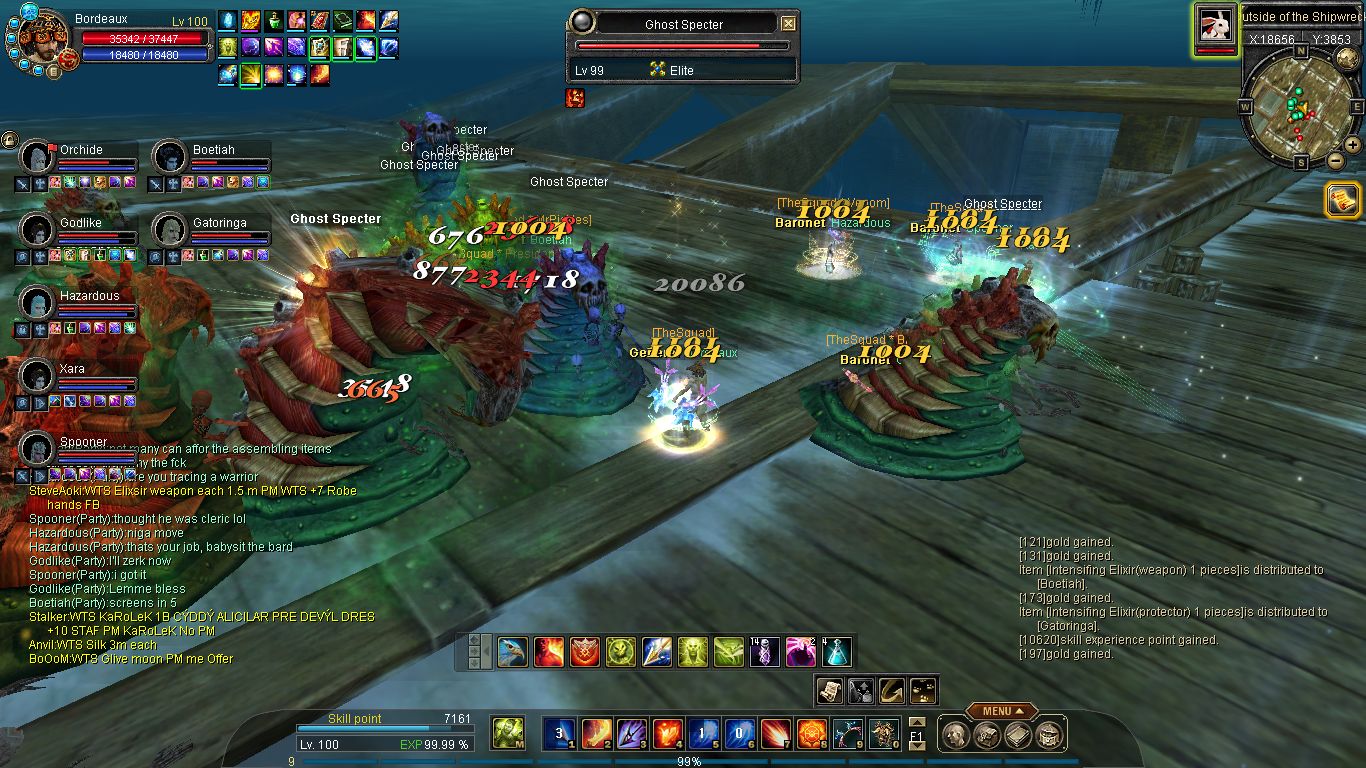The height and width of the screenshot is (768, 1366).
Task: Use the bow skill in slot 9
Action: (x=848, y=734)
